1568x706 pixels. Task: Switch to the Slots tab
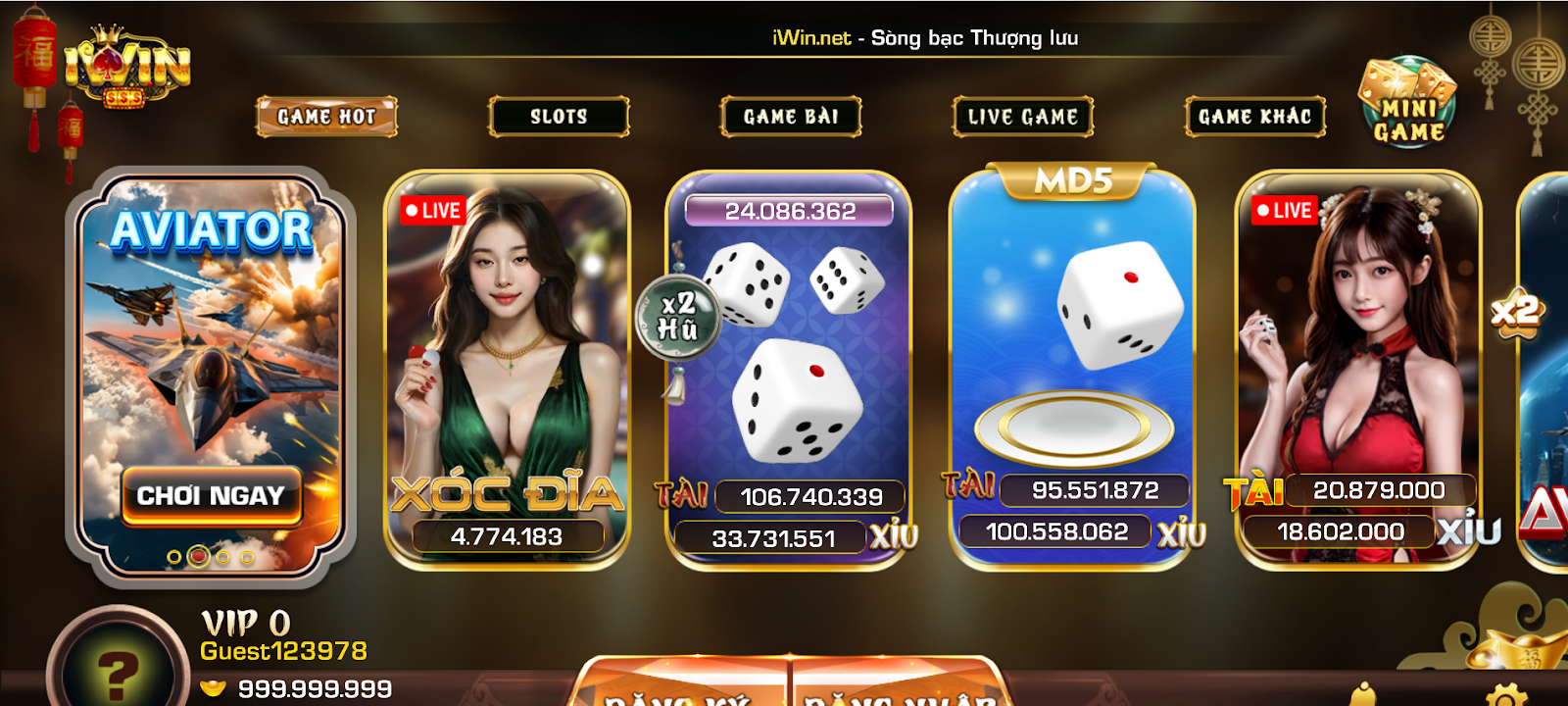pos(559,117)
